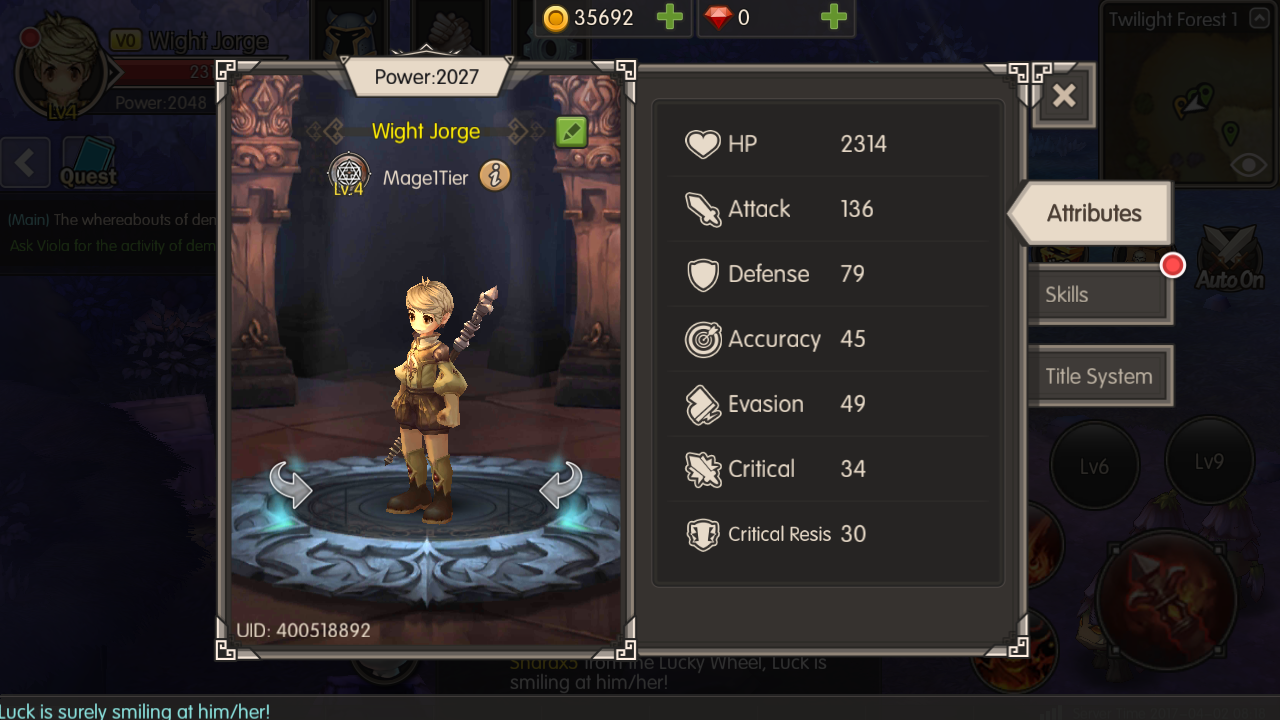Click the left arrow beside Quest
Image resolution: width=1280 pixels, height=720 pixels.
click(x=25, y=162)
